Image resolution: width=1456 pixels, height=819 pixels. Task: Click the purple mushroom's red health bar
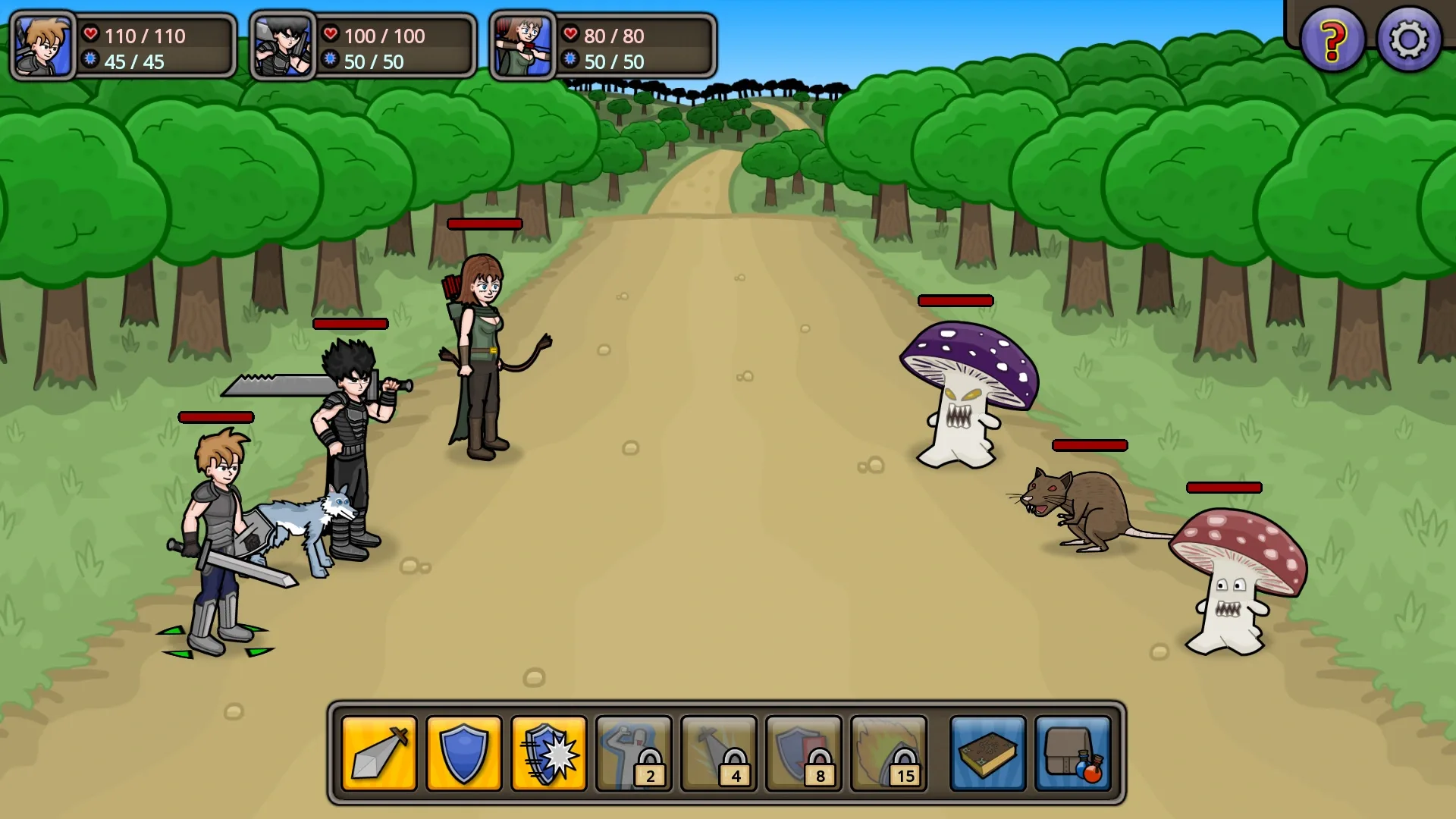point(954,300)
